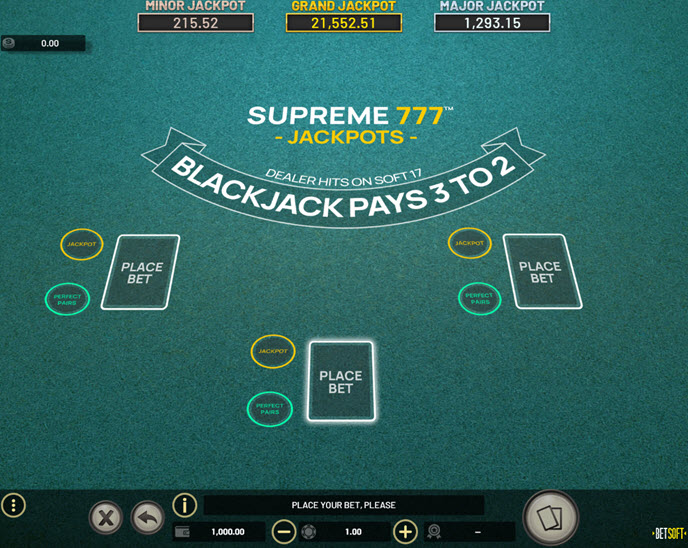
Task: Decrease the chip value with the minus button
Action: [x=284, y=532]
